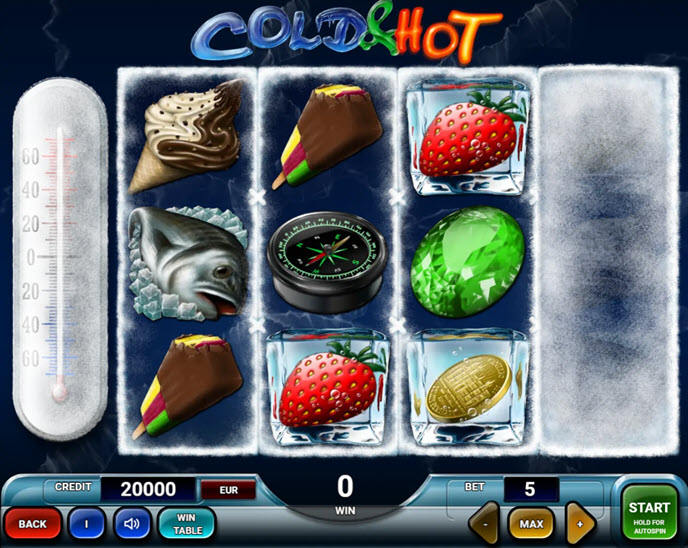The height and width of the screenshot is (548, 688).
Task: Spin the reels with the START button
Action: pos(649,513)
